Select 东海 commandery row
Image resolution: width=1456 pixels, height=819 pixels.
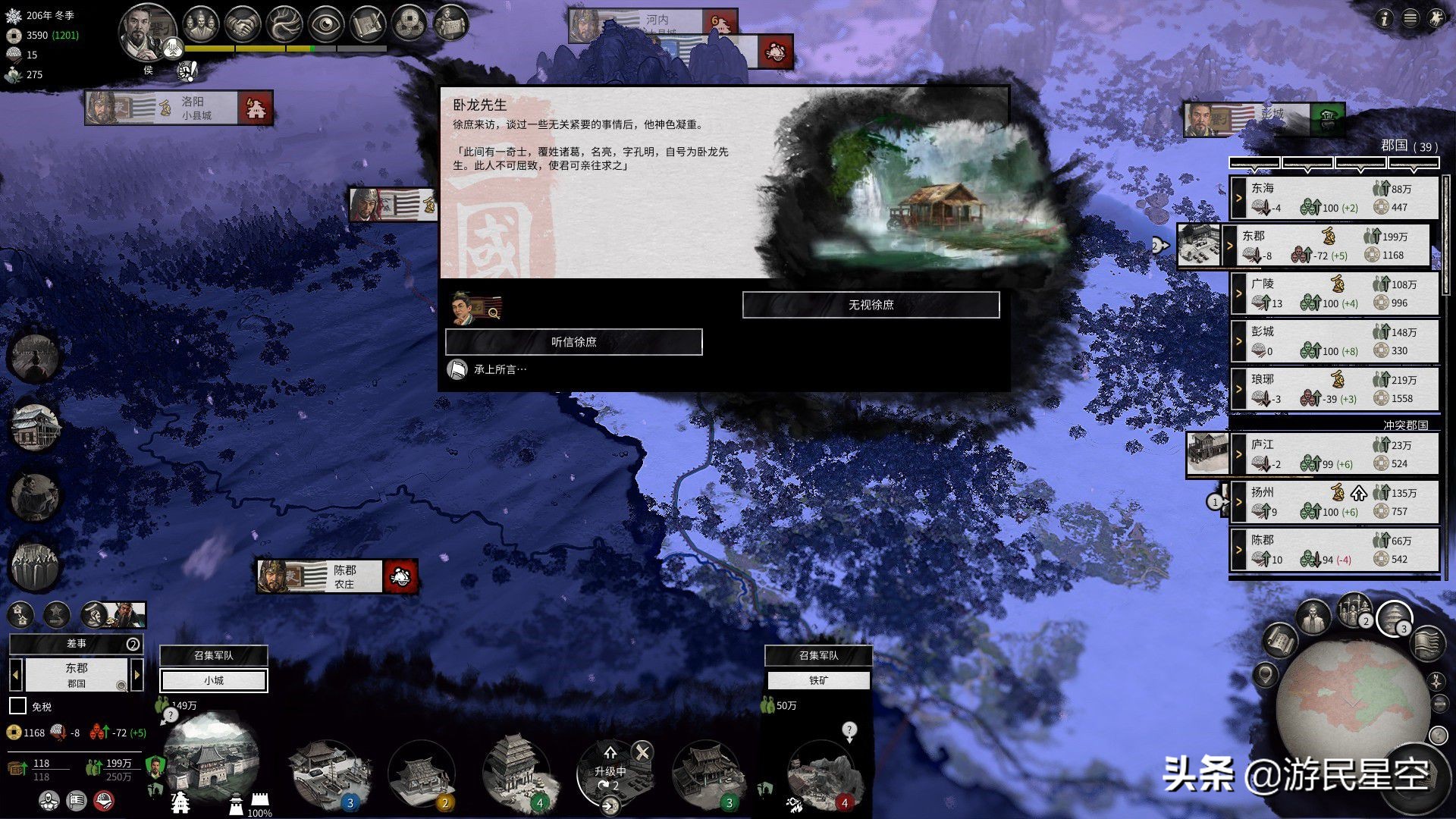coord(1335,198)
